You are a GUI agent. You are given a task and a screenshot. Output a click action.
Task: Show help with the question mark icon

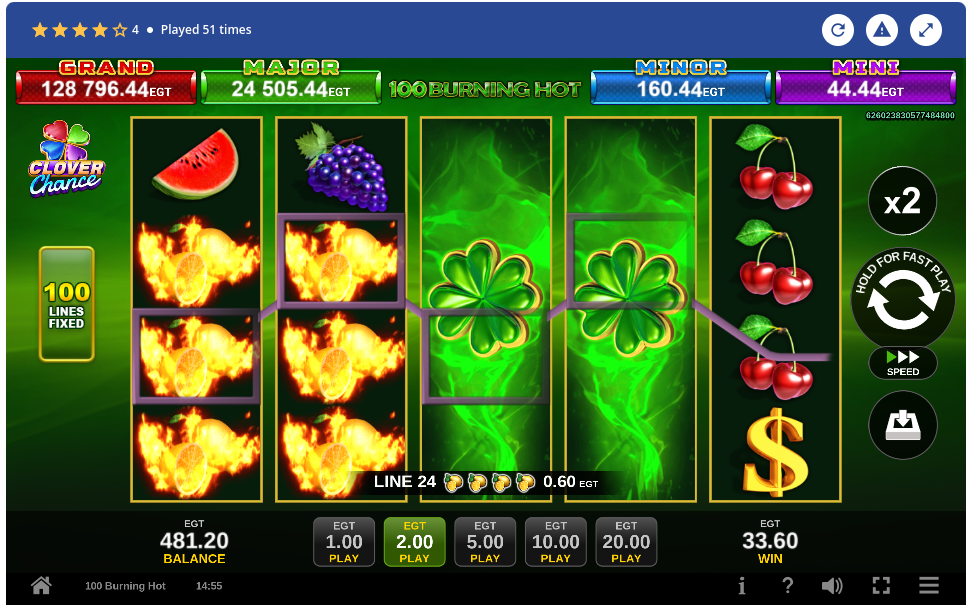(788, 586)
